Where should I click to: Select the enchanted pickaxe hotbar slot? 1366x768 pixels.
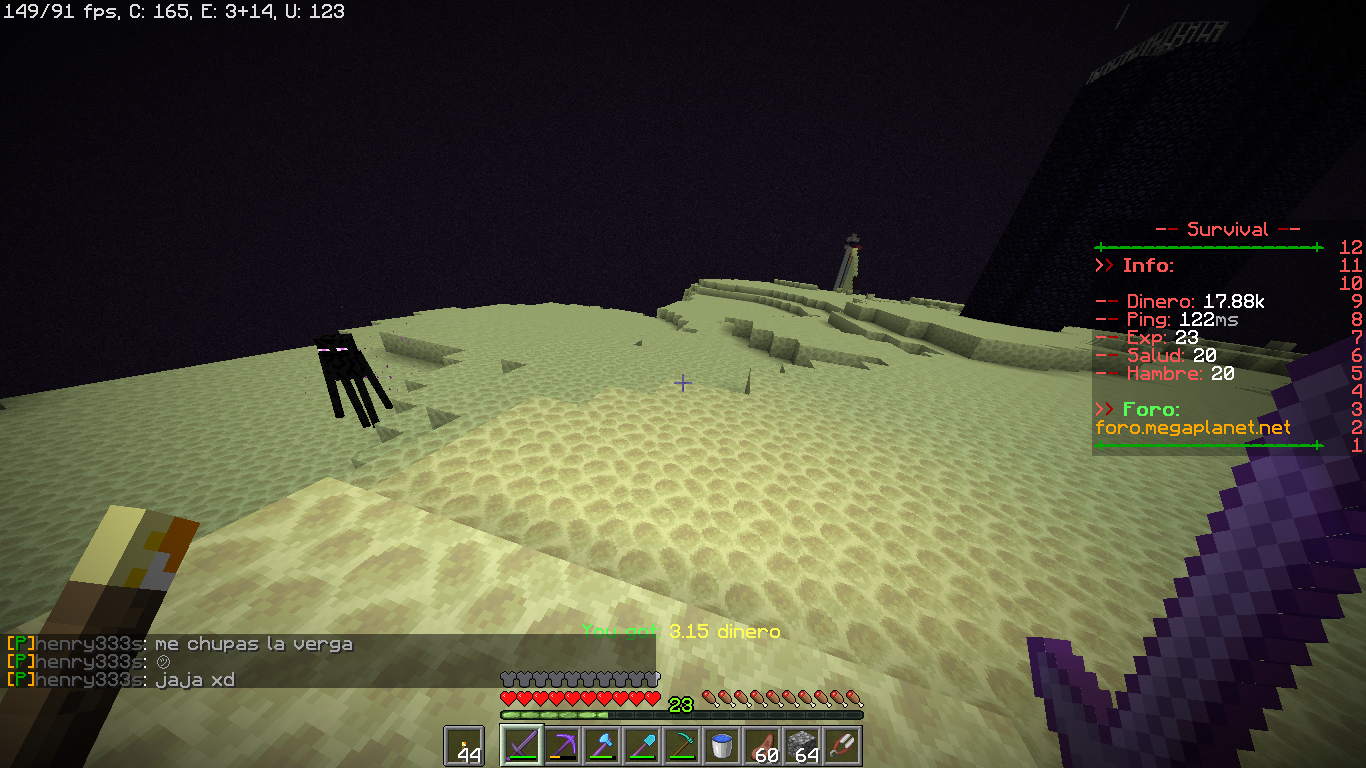click(562, 746)
